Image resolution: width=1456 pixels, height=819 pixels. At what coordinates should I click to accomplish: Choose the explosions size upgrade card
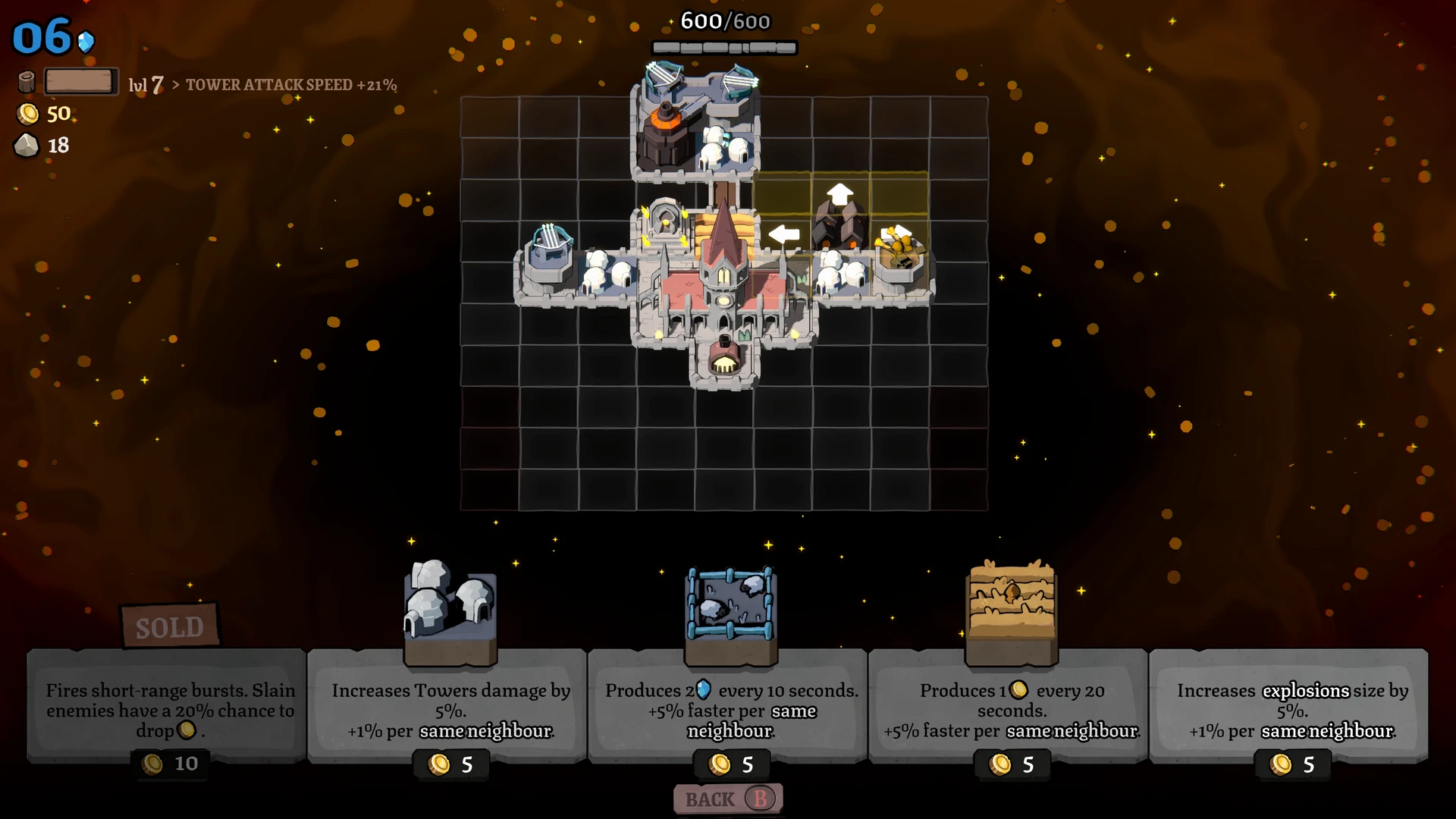(1291, 705)
